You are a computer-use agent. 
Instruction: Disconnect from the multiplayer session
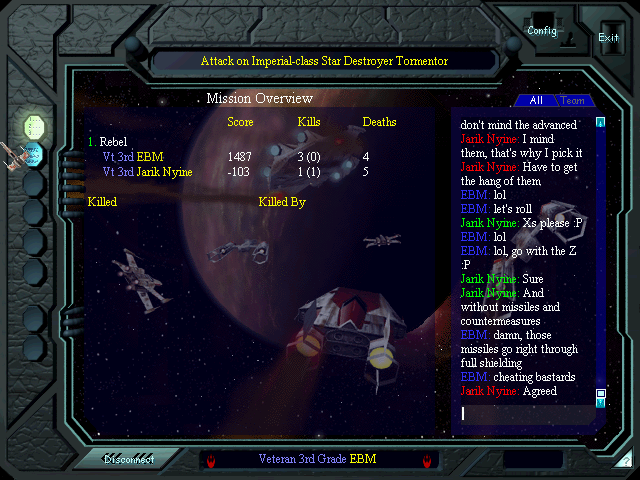tap(129, 460)
